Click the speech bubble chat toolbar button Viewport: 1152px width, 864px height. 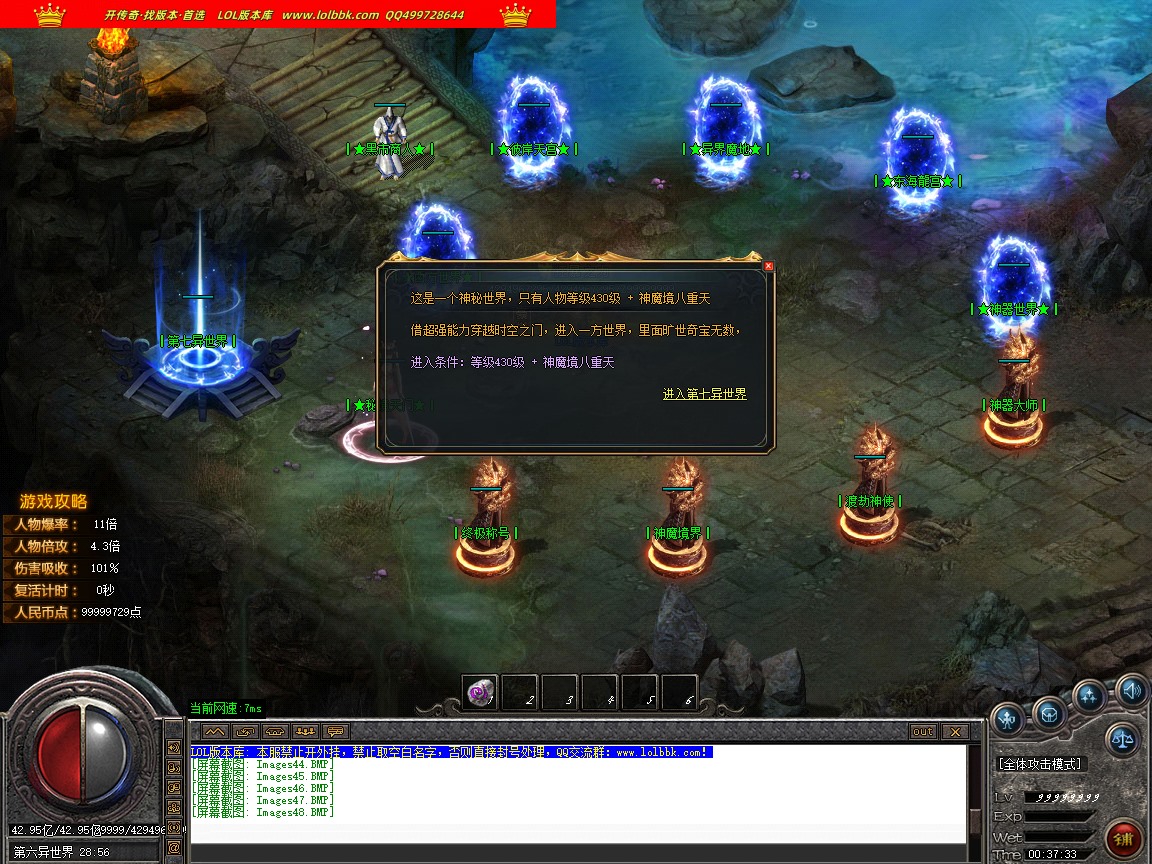tap(335, 731)
